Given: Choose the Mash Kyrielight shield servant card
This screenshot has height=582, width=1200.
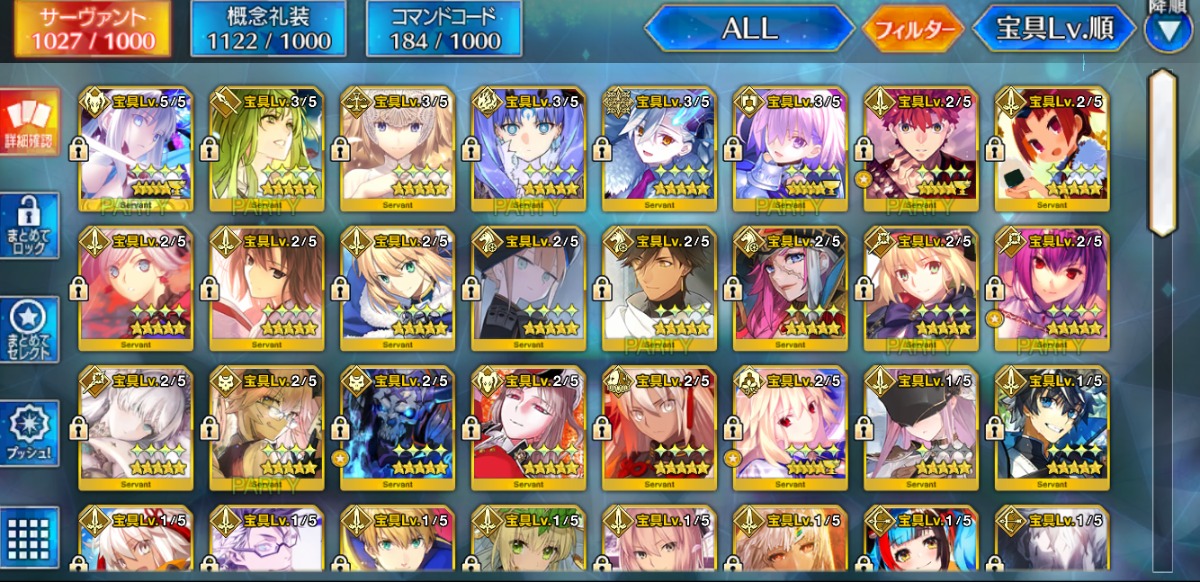Looking at the screenshot, I should click(790, 148).
